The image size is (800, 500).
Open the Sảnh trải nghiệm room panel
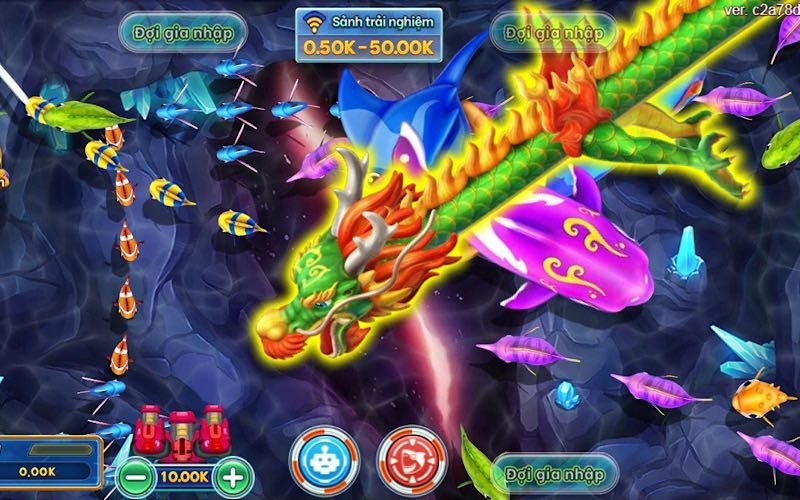click(369, 35)
